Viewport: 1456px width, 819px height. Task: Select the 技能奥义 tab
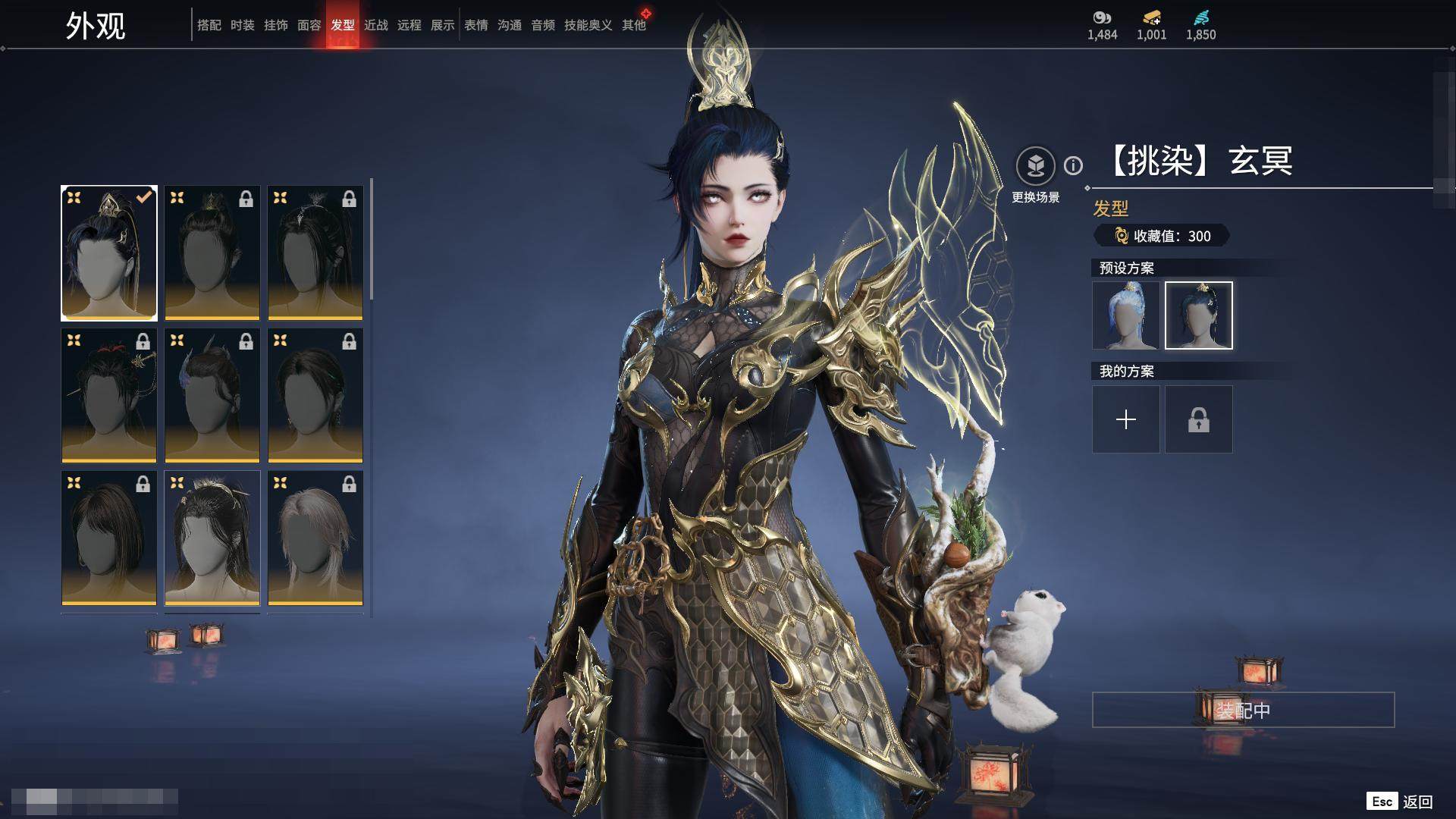tap(588, 25)
